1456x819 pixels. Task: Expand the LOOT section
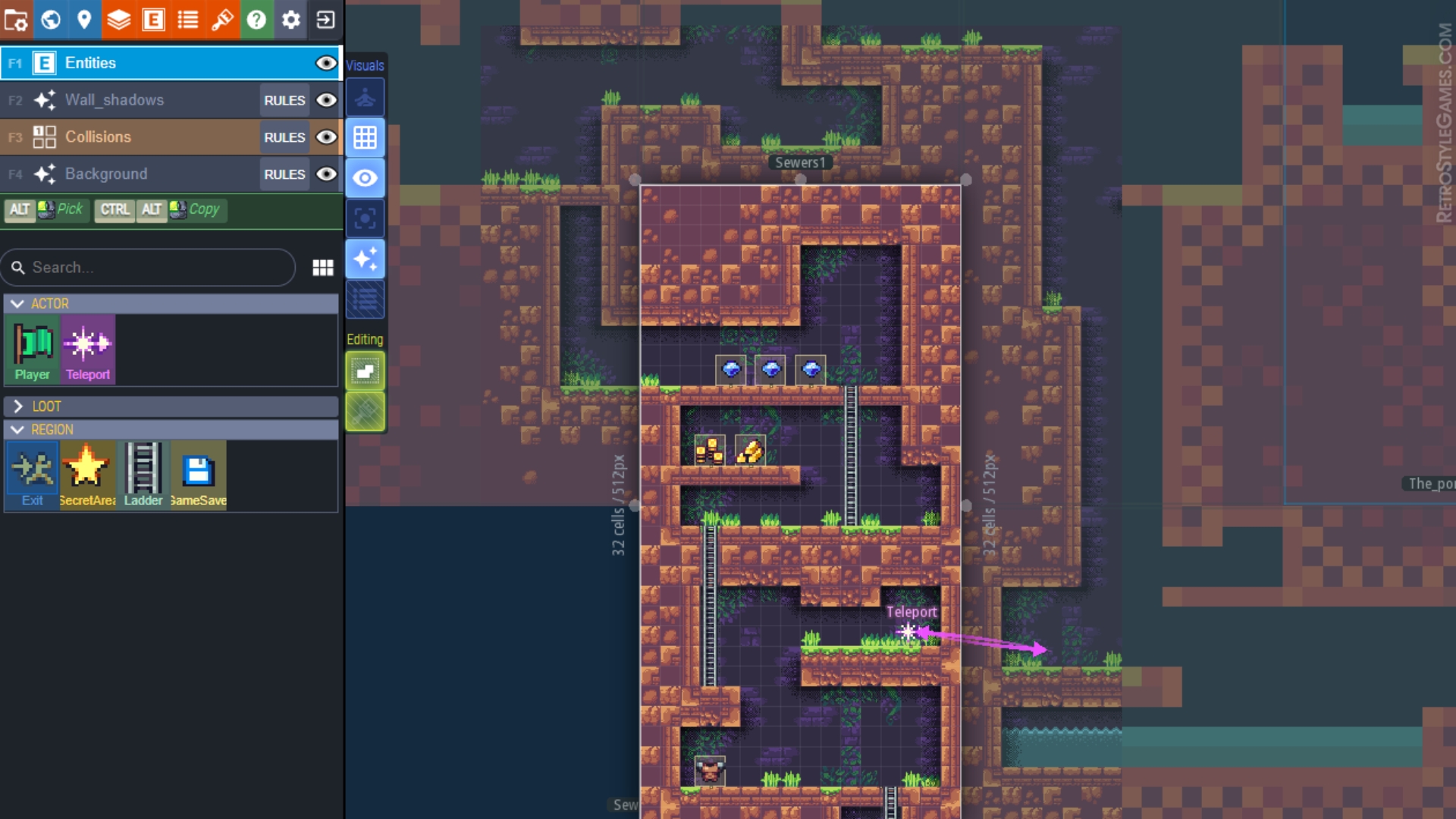tap(18, 406)
